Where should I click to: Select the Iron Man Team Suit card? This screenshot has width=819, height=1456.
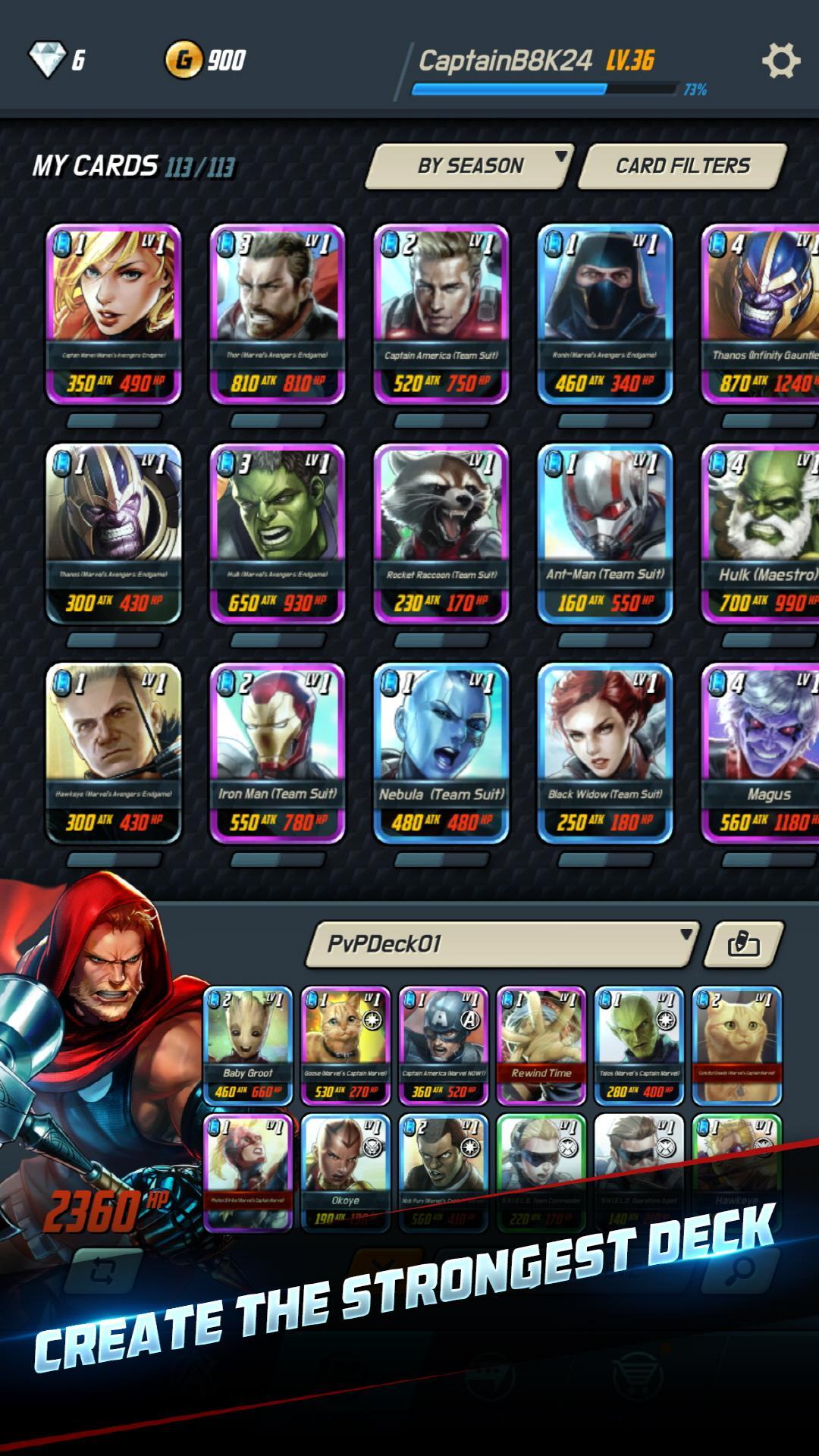tap(278, 753)
